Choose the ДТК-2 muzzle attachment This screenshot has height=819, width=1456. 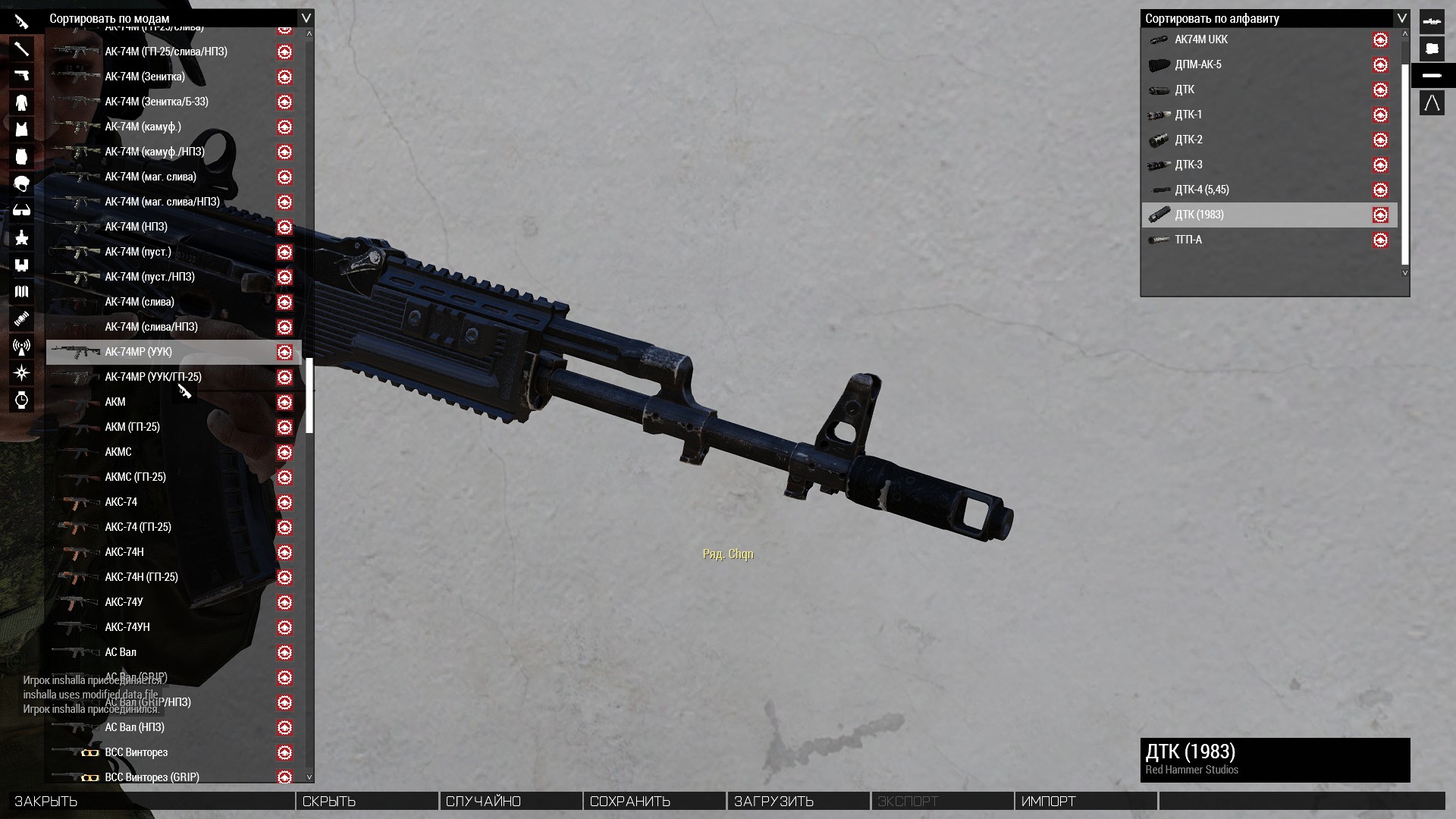1188,140
